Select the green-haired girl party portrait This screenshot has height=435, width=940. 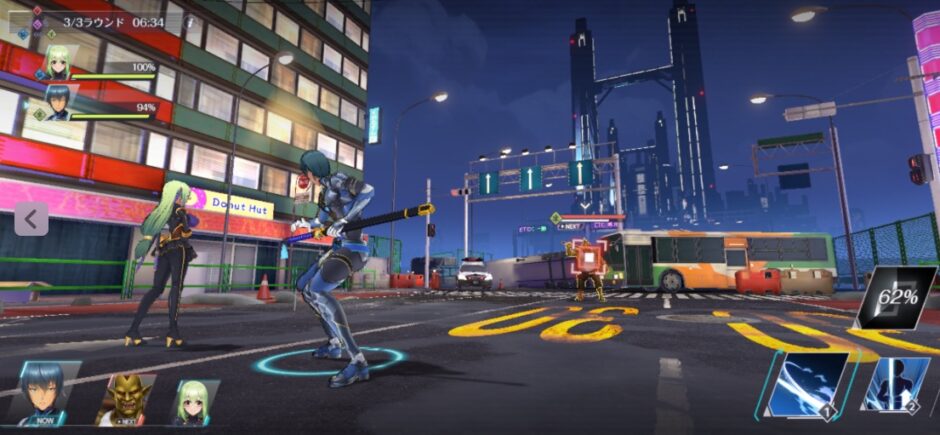coord(56,63)
